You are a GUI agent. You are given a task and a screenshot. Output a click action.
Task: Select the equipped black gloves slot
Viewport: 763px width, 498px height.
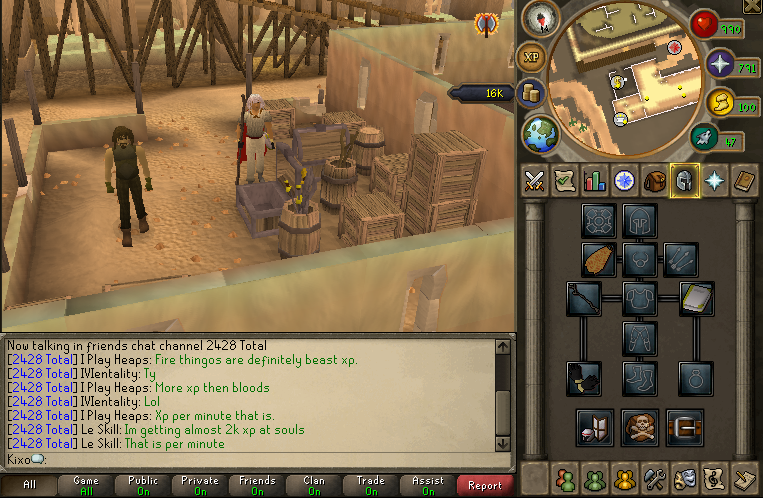tap(583, 377)
